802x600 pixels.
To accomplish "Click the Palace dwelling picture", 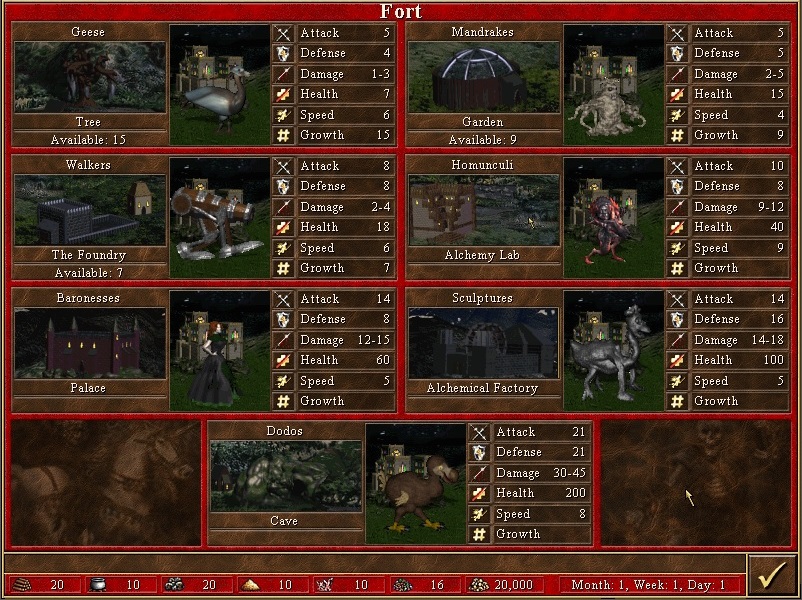I will 89,344.
